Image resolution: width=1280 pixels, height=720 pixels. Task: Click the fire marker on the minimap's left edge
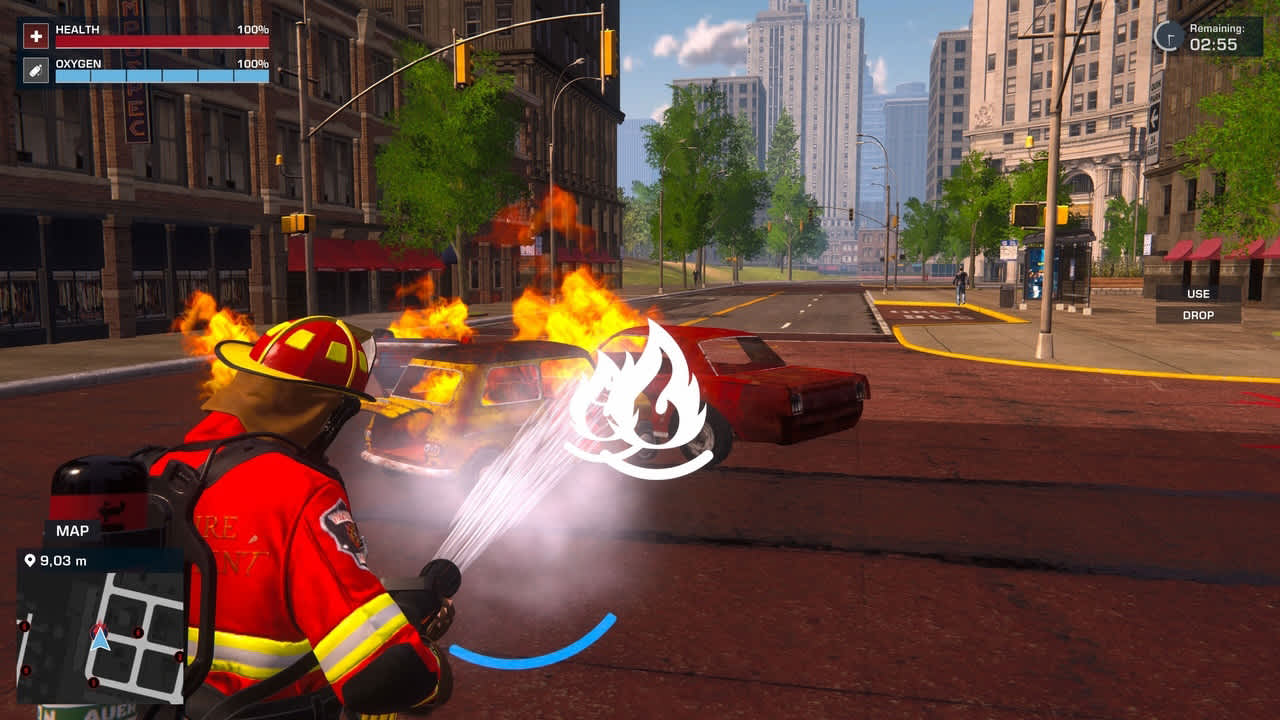click(24, 627)
